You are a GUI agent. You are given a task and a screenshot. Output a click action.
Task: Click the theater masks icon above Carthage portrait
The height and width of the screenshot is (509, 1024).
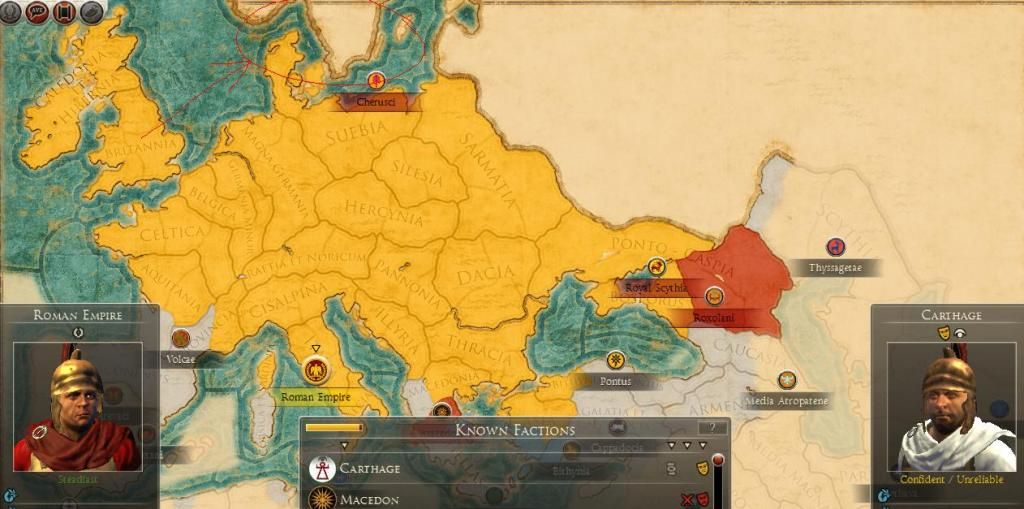(942, 332)
